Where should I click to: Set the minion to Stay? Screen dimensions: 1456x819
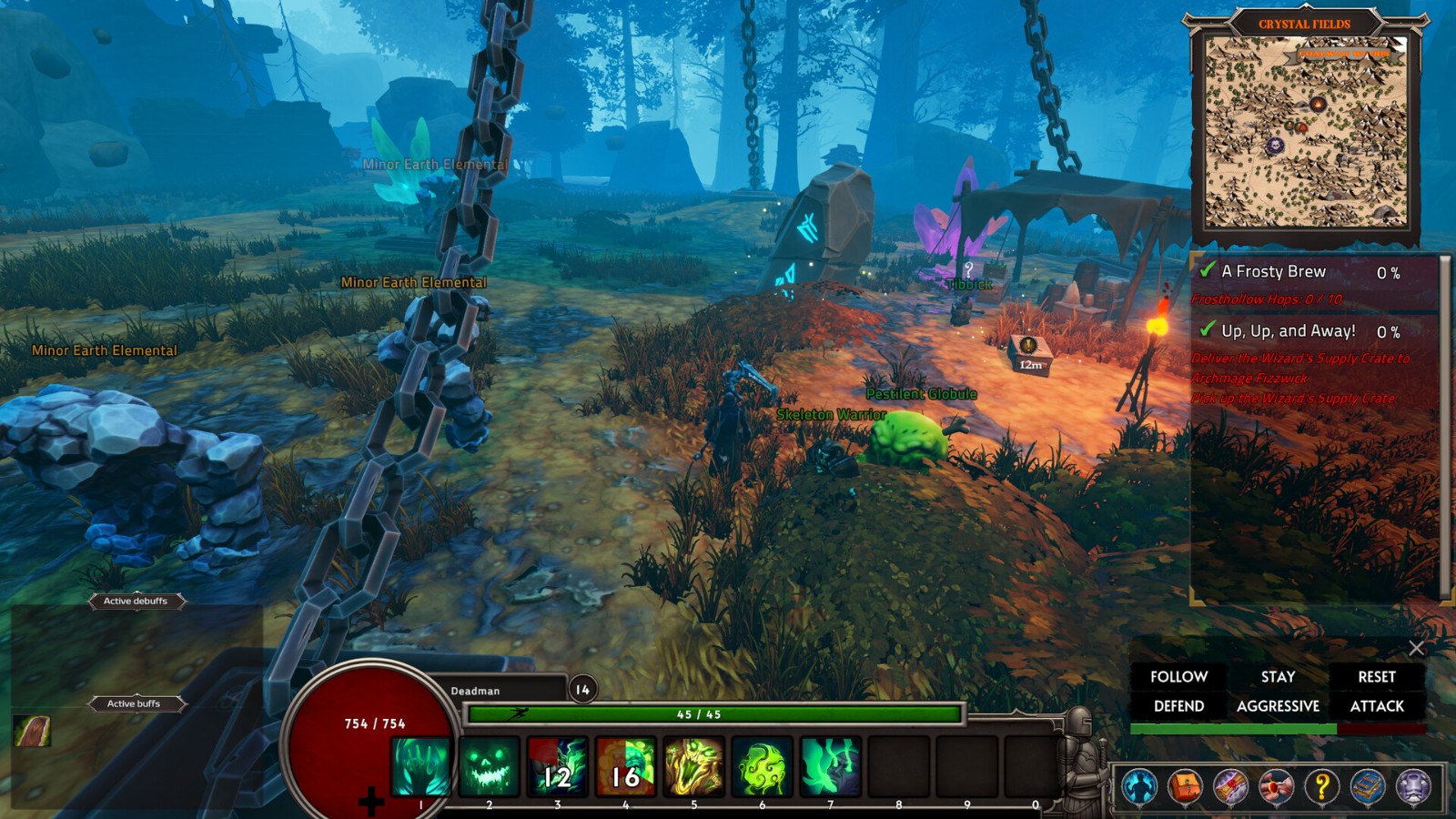pos(1278,677)
